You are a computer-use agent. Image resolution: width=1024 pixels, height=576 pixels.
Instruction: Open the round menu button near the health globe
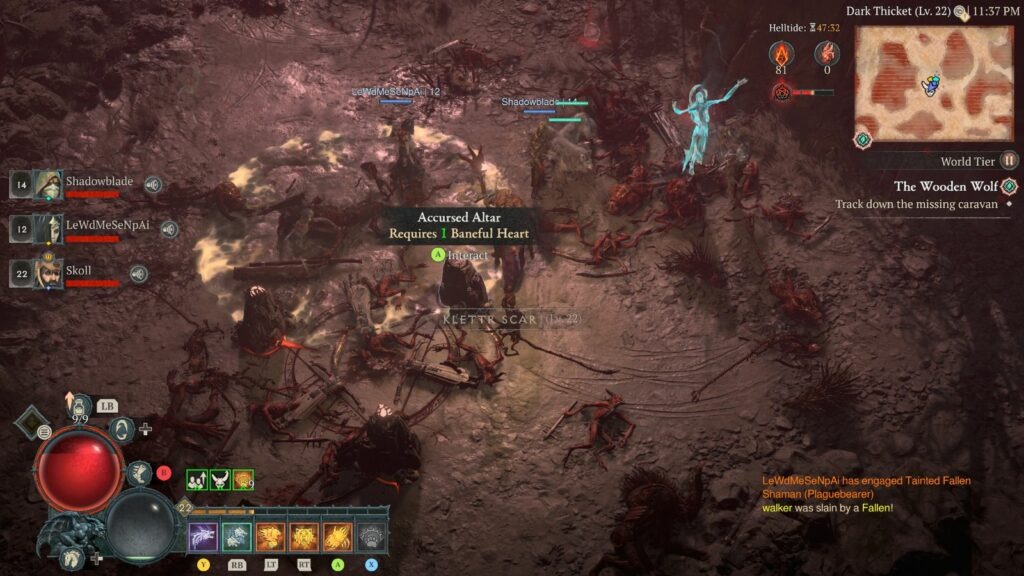tap(45, 432)
